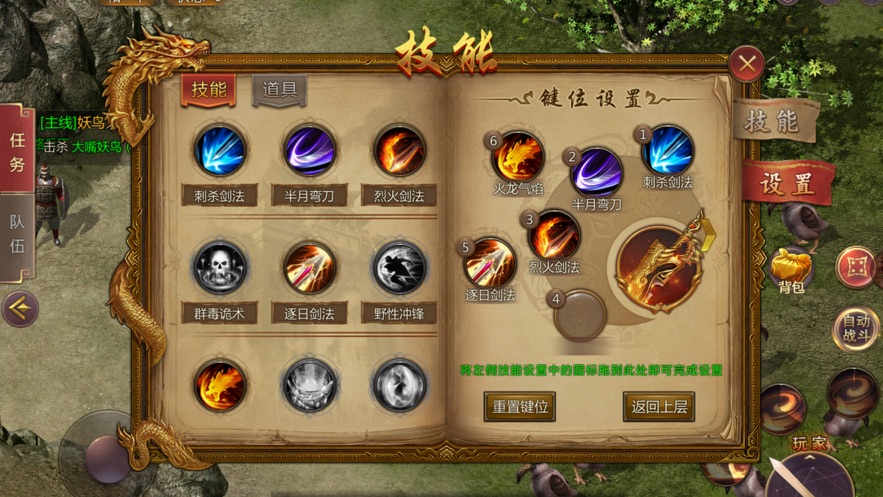
Task: Close the skill book window
Action: point(747,65)
